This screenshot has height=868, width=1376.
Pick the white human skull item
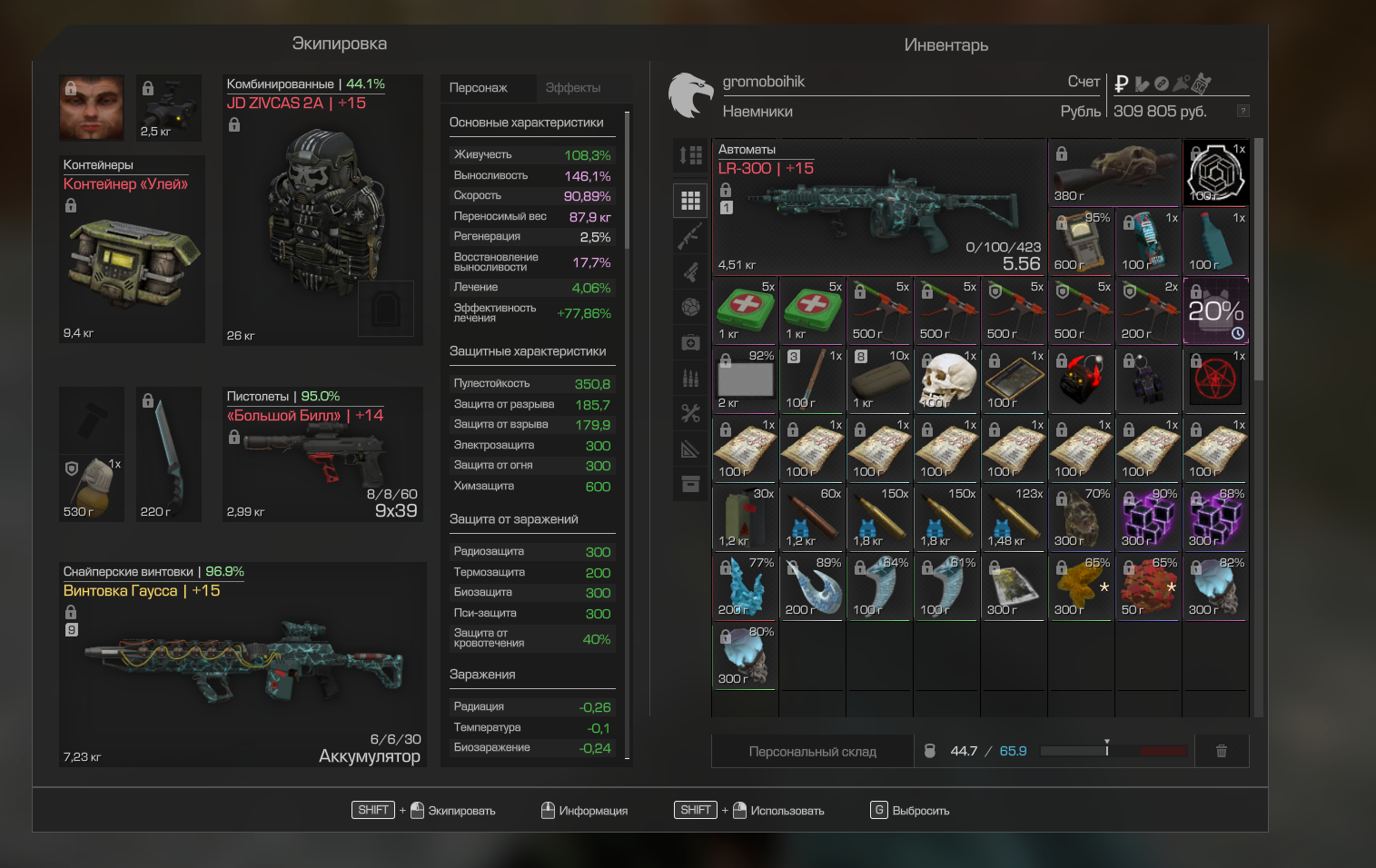click(946, 380)
